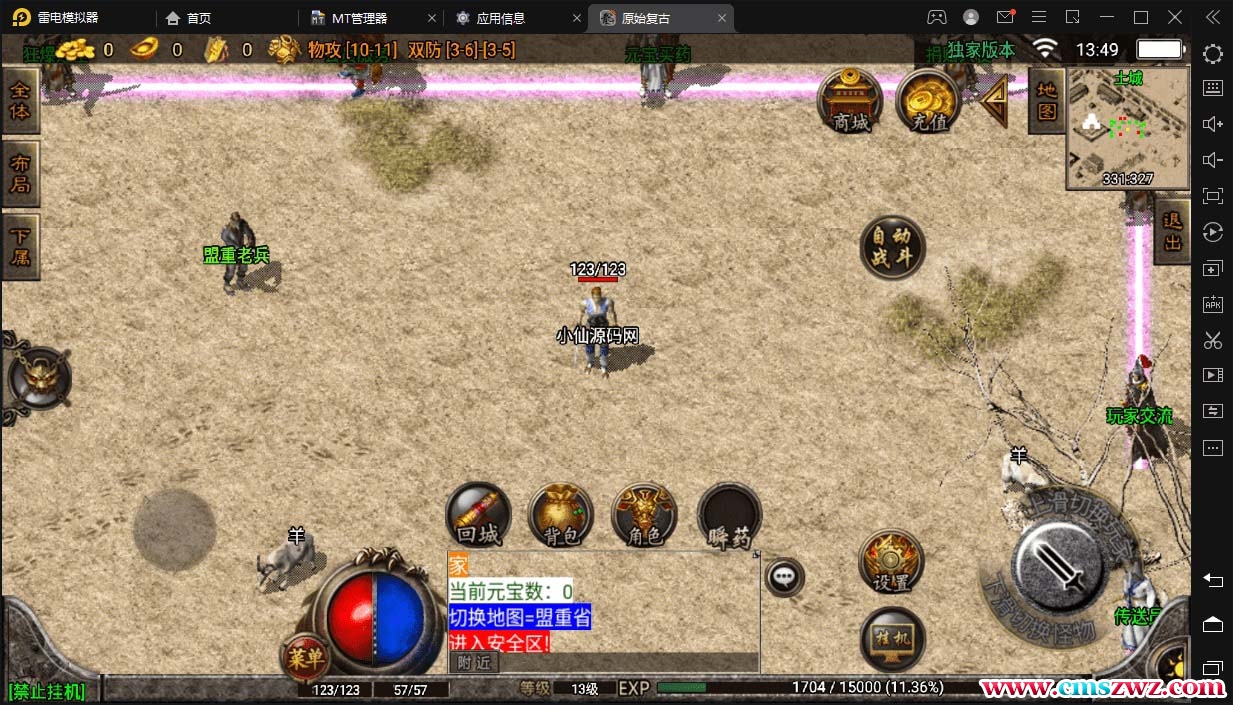Open the 充值 recharge menu
The width and height of the screenshot is (1233, 705).
coord(928,98)
